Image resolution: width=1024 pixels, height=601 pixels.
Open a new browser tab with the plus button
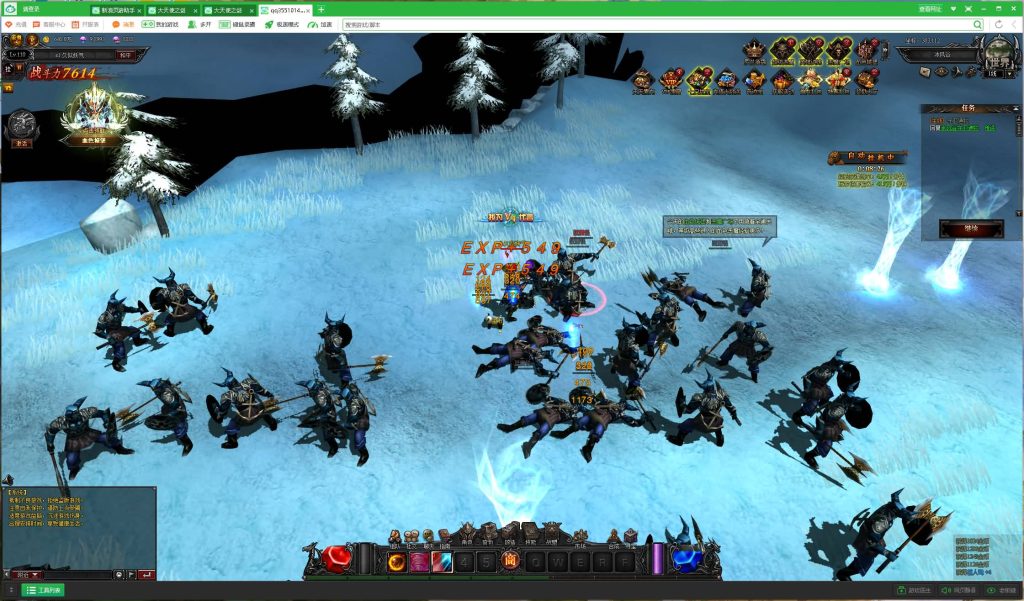[x=321, y=9]
